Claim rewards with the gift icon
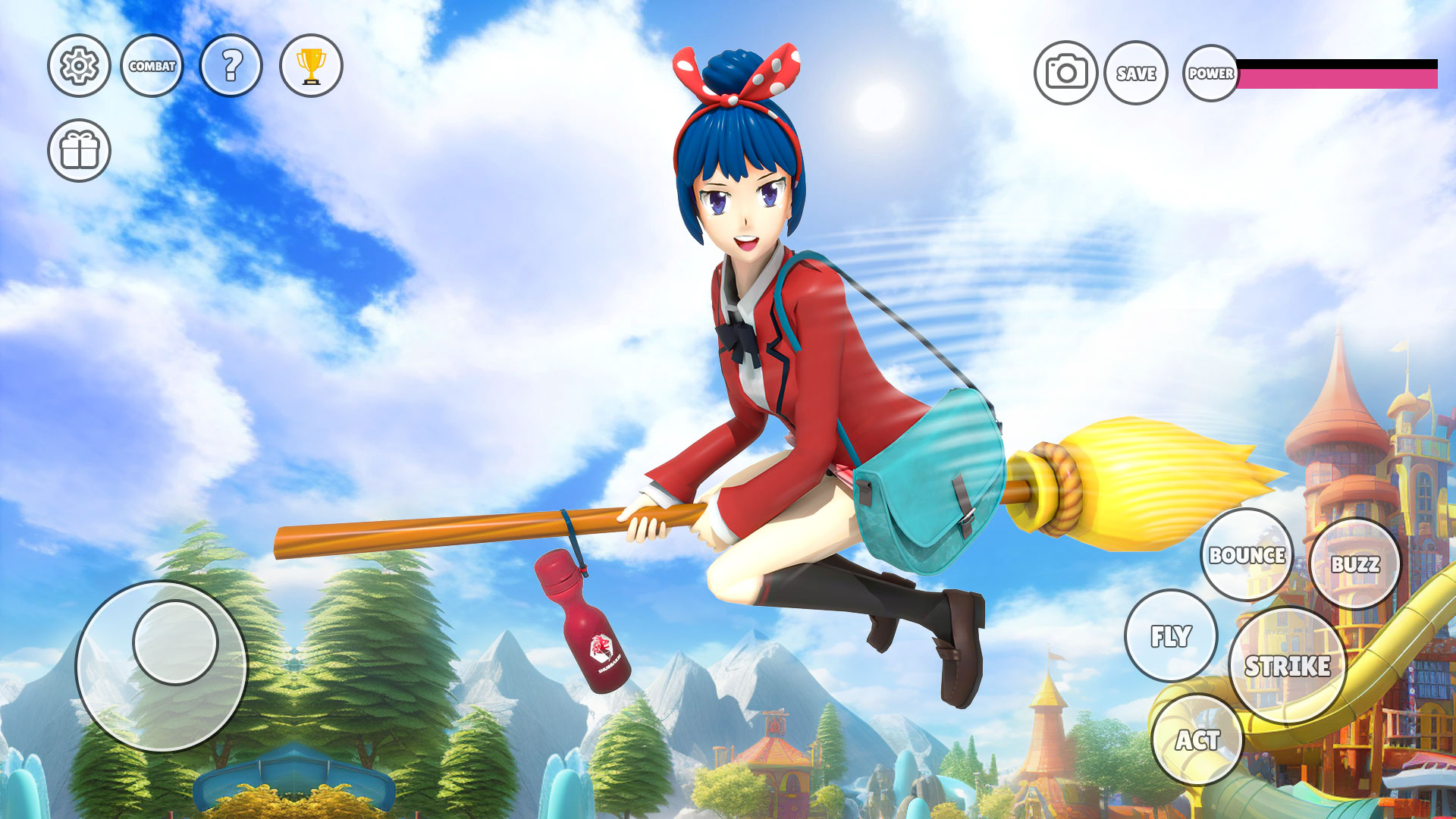 coord(79,150)
